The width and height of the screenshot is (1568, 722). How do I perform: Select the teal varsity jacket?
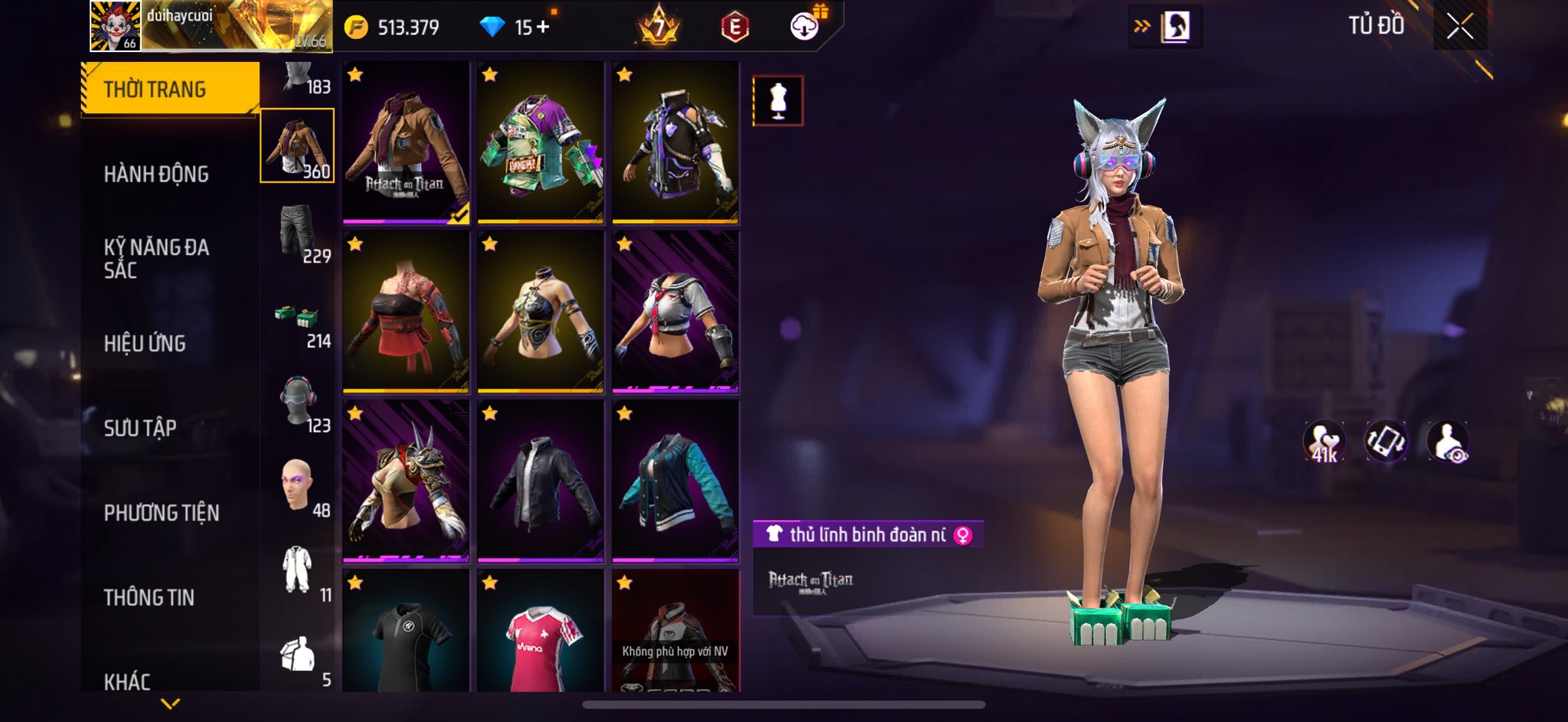tap(675, 482)
